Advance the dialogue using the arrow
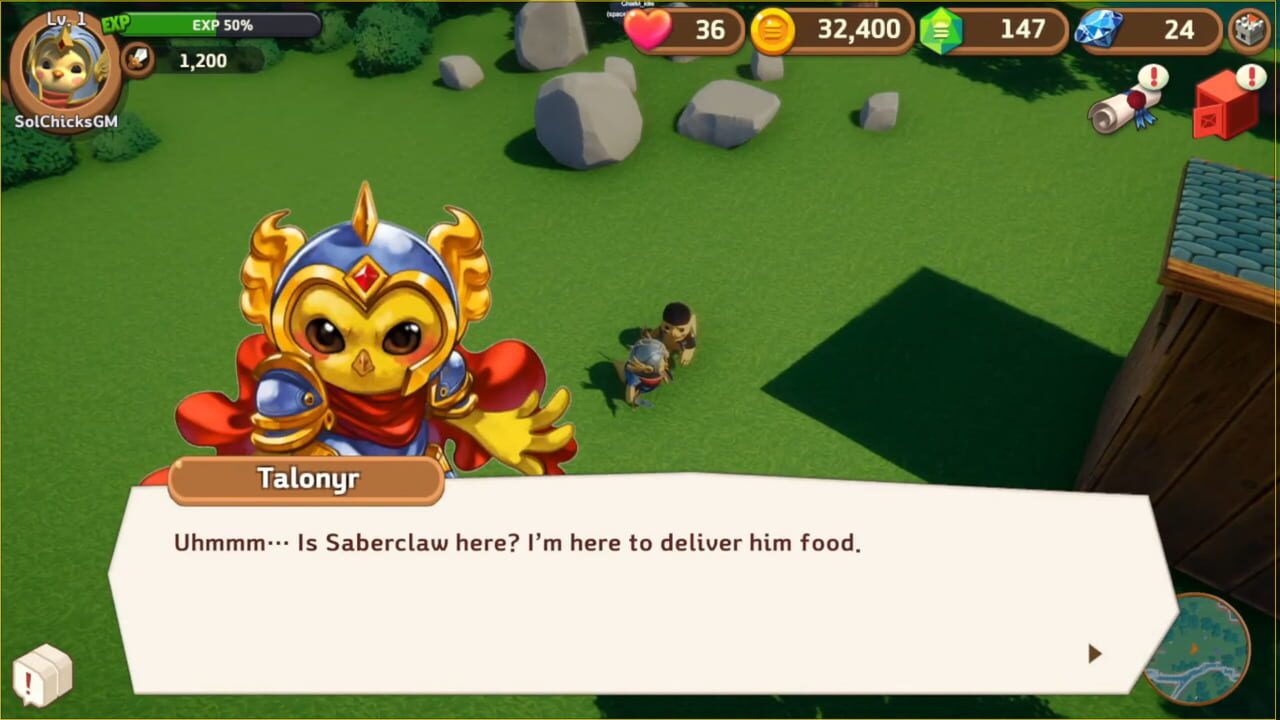The width and height of the screenshot is (1280, 720). tap(1095, 654)
